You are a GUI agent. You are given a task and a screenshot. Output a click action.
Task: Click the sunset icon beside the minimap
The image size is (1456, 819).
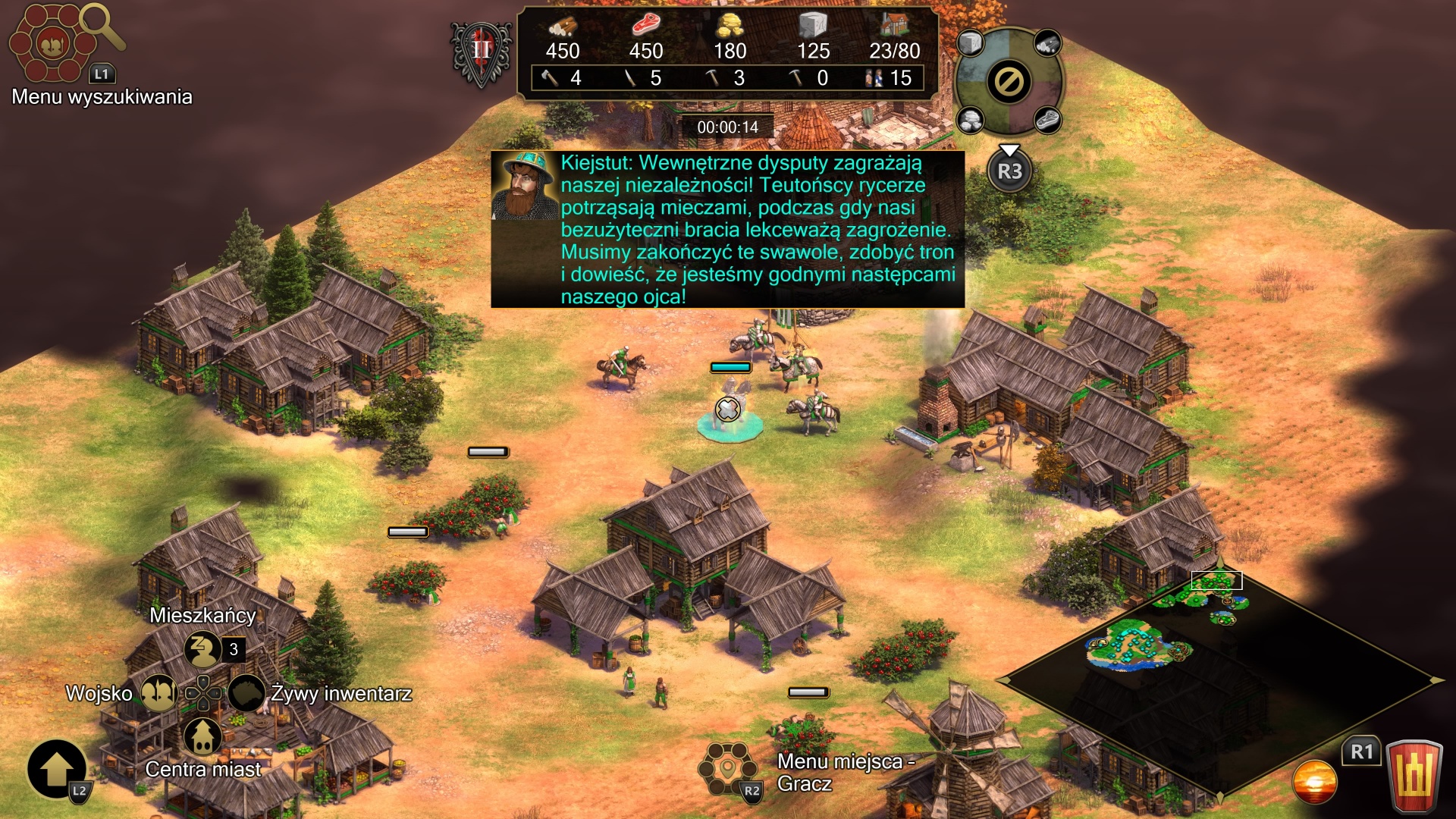coord(1314,782)
